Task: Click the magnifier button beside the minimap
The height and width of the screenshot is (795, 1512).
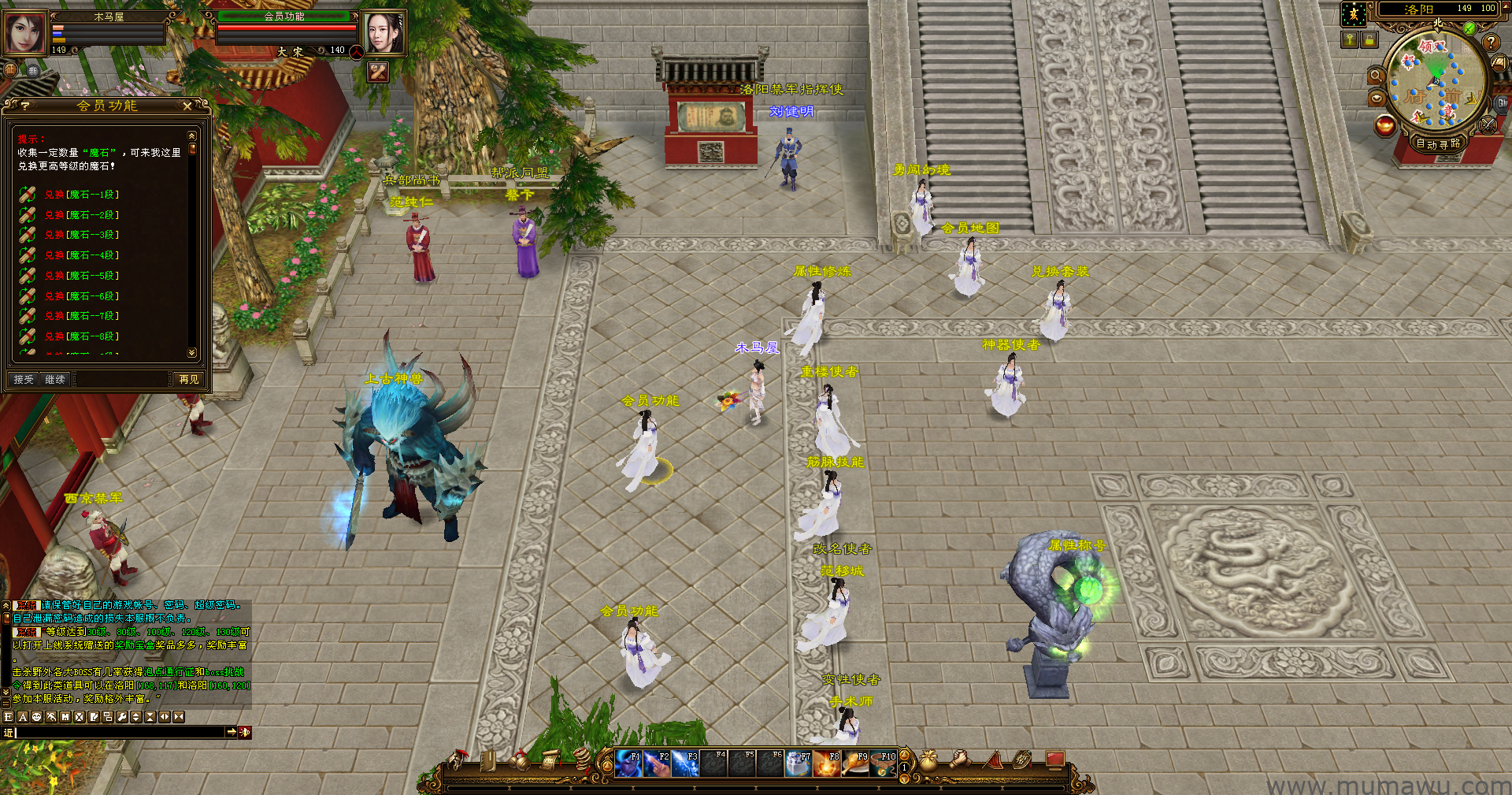Action: (x=1376, y=76)
